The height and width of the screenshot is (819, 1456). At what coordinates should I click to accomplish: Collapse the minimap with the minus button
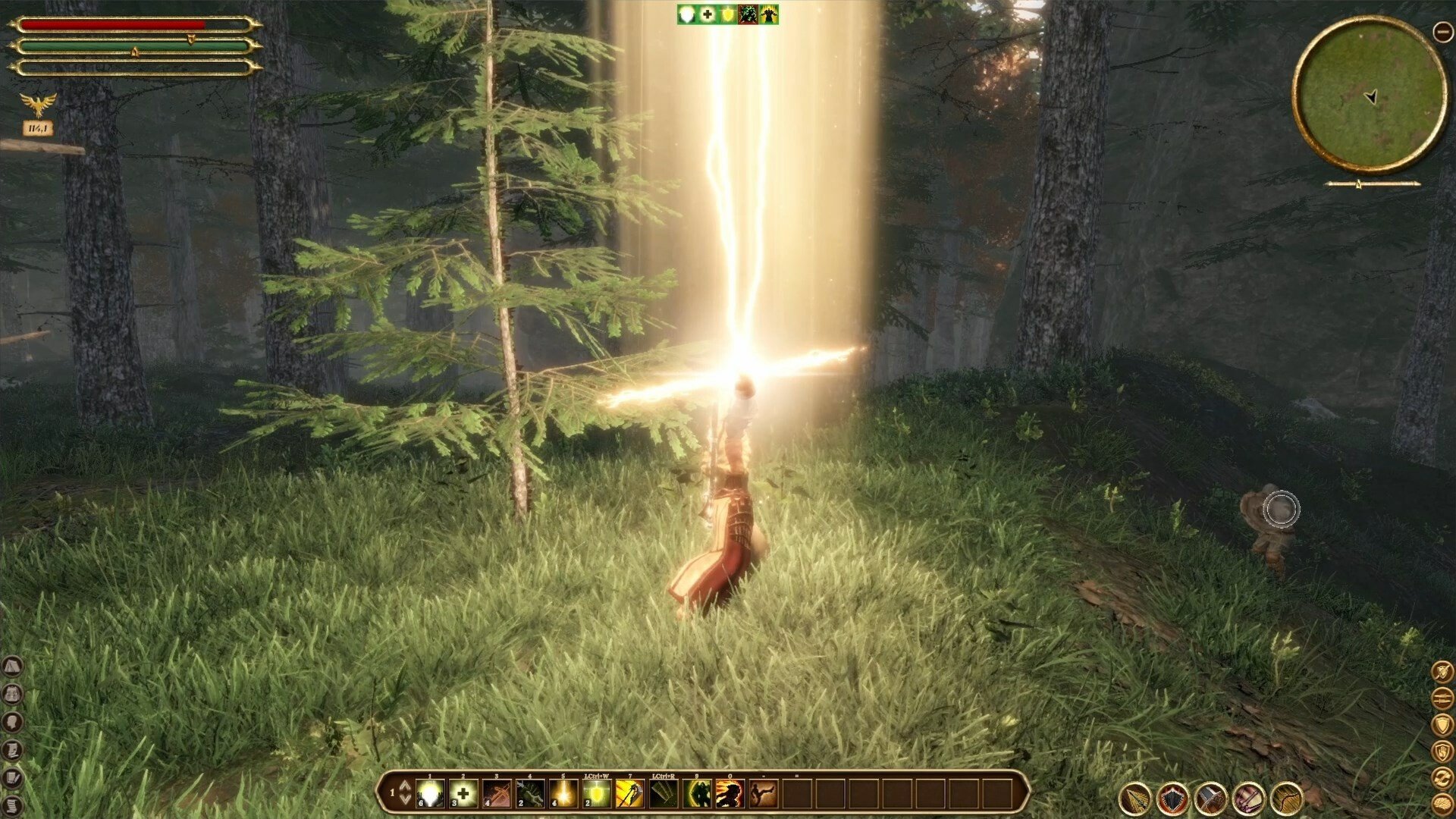tap(1442, 31)
